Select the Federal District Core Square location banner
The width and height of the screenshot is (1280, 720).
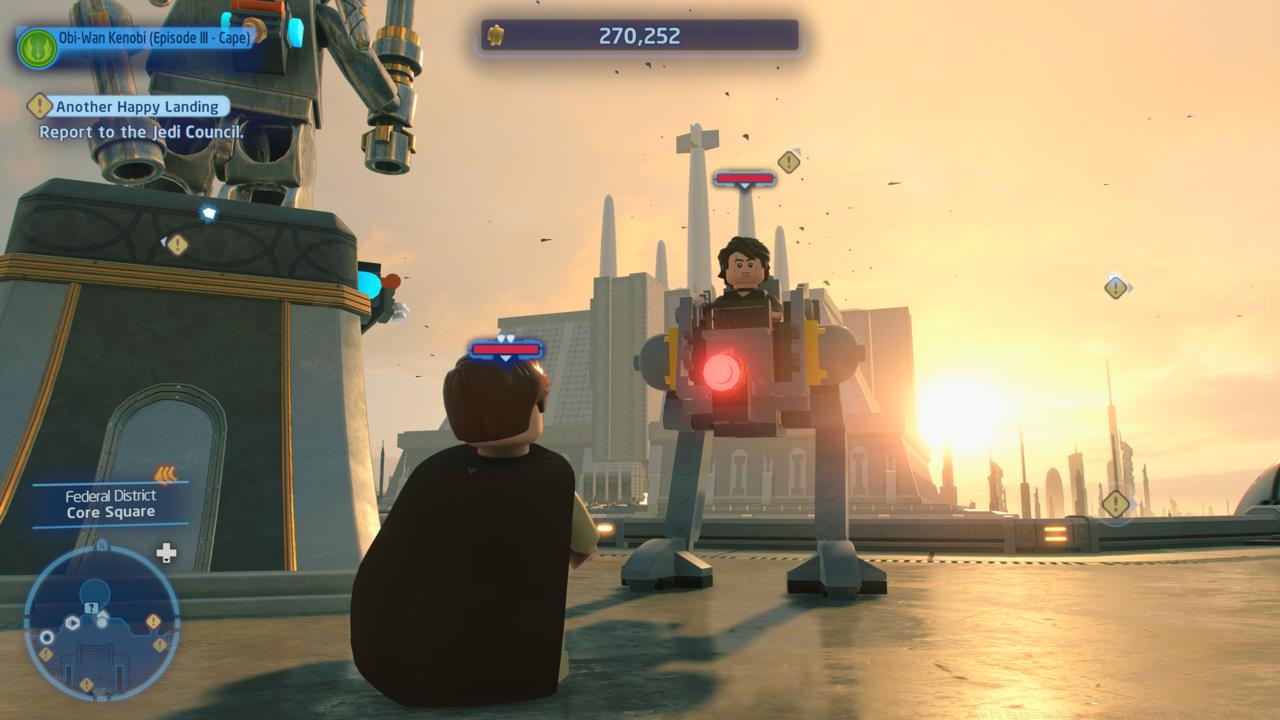(111, 504)
